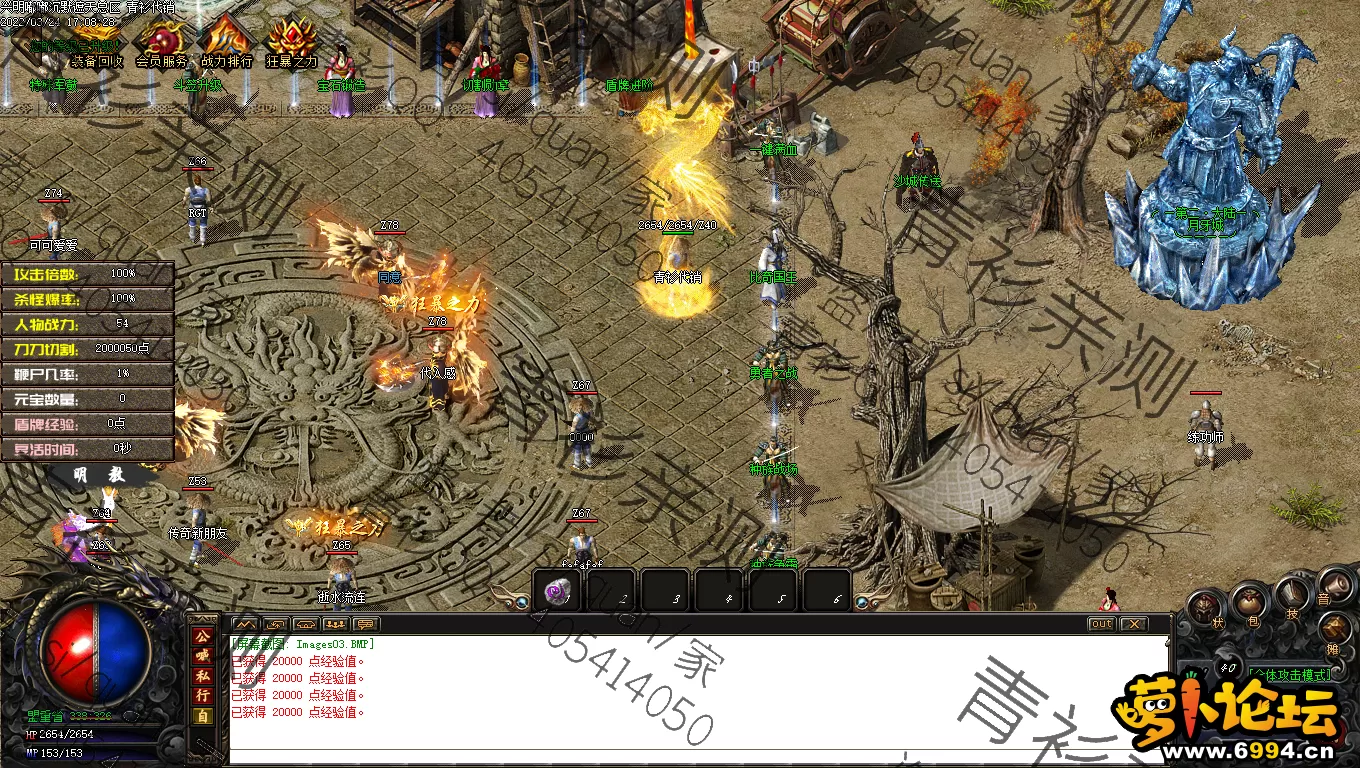The width and height of the screenshot is (1360, 768).
Task: Switch to the 公 public chat channel
Action: click(202, 636)
